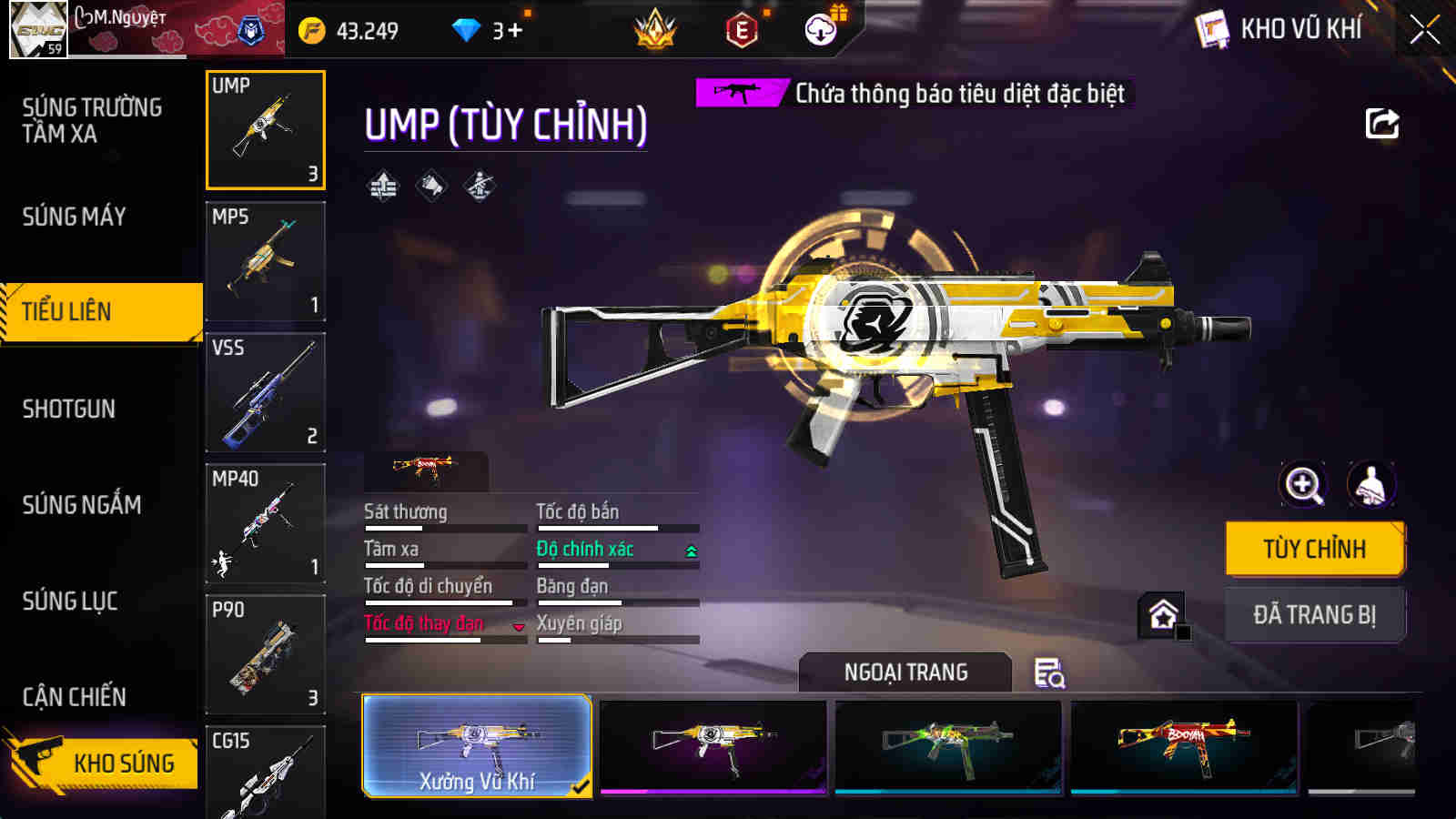Choose the MP40 weapon tile
The width and height of the screenshot is (1456, 819).
tap(265, 523)
